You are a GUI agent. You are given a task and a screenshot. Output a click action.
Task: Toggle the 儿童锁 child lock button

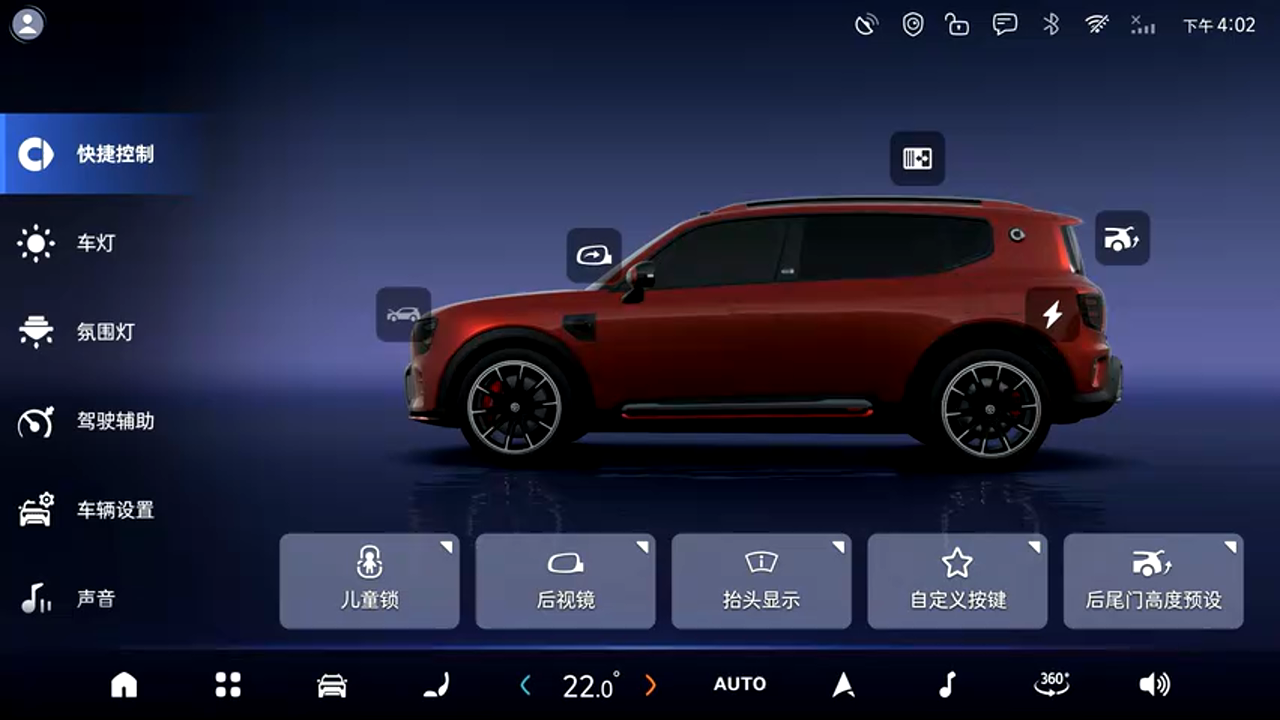click(x=369, y=581)
